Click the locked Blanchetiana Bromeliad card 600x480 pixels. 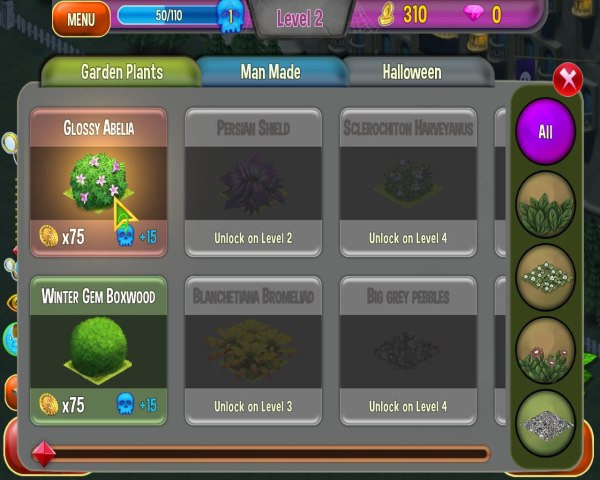[x=253, y=350]
